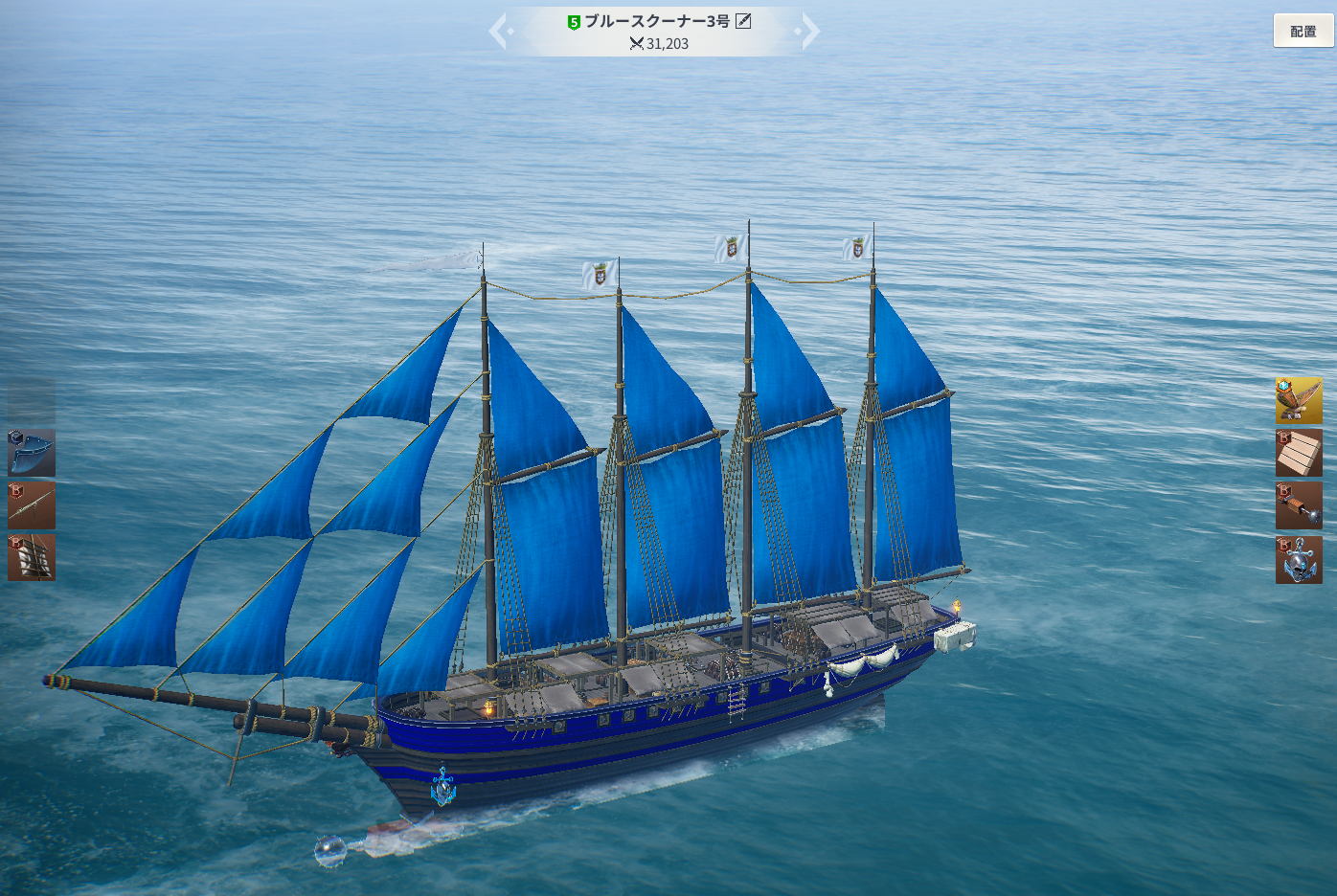Choose the grey sail equipment slot

coord(32,557)
